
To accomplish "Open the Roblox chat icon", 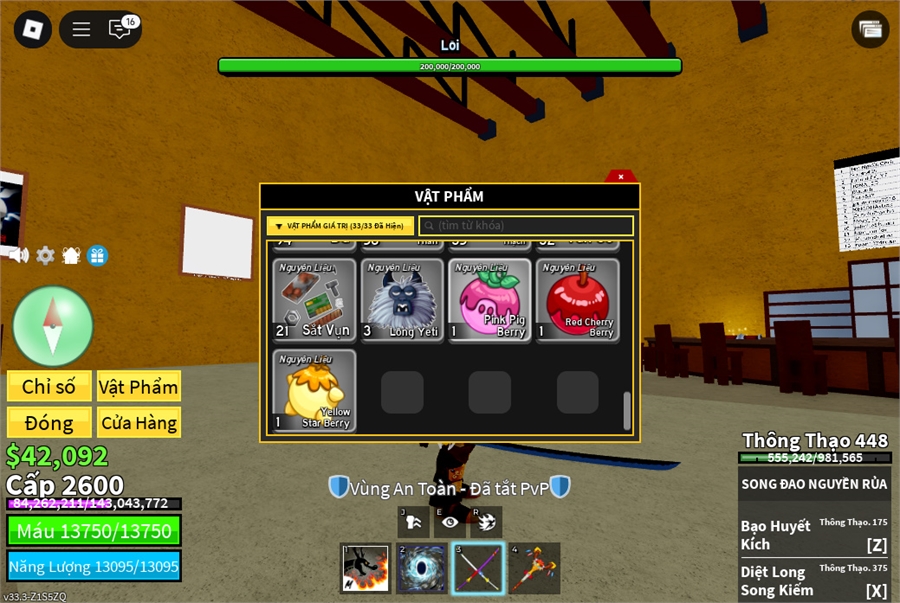I will (121, 29).
